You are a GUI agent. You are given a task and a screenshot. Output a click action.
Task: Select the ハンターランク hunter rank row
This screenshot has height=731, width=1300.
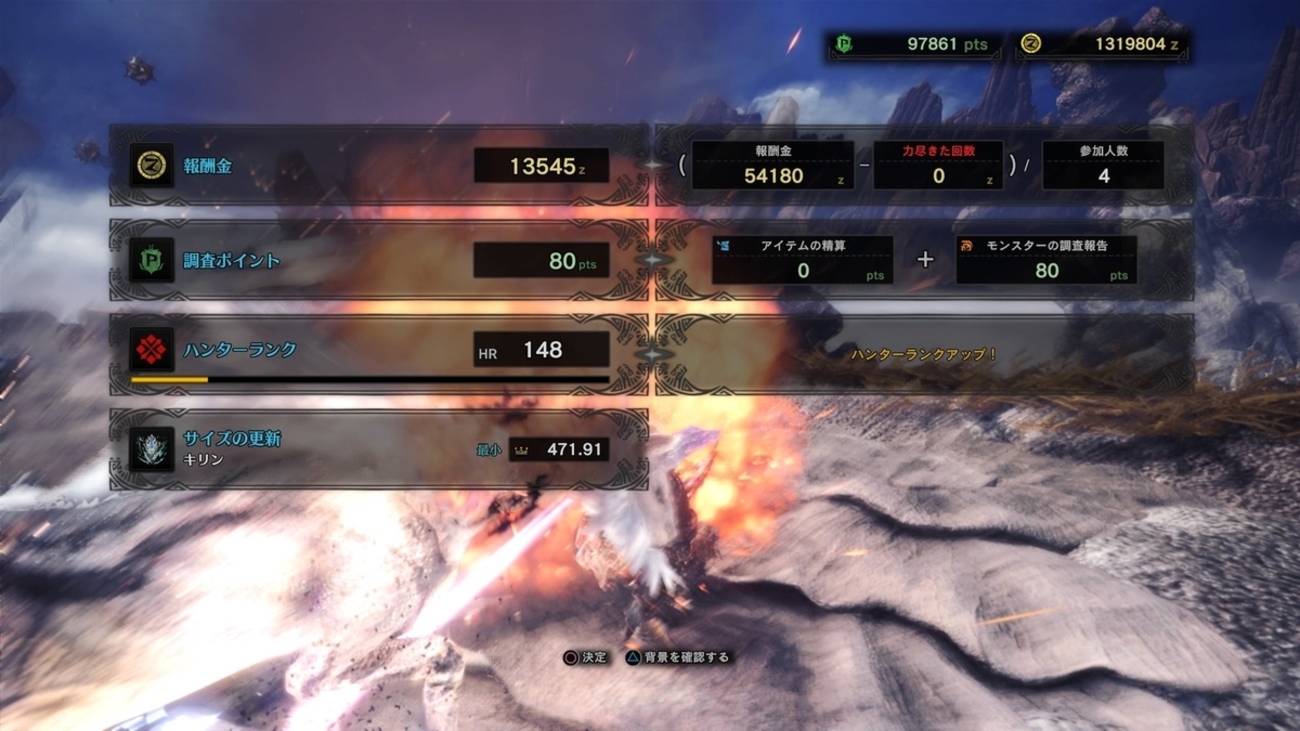click(378, 351)
